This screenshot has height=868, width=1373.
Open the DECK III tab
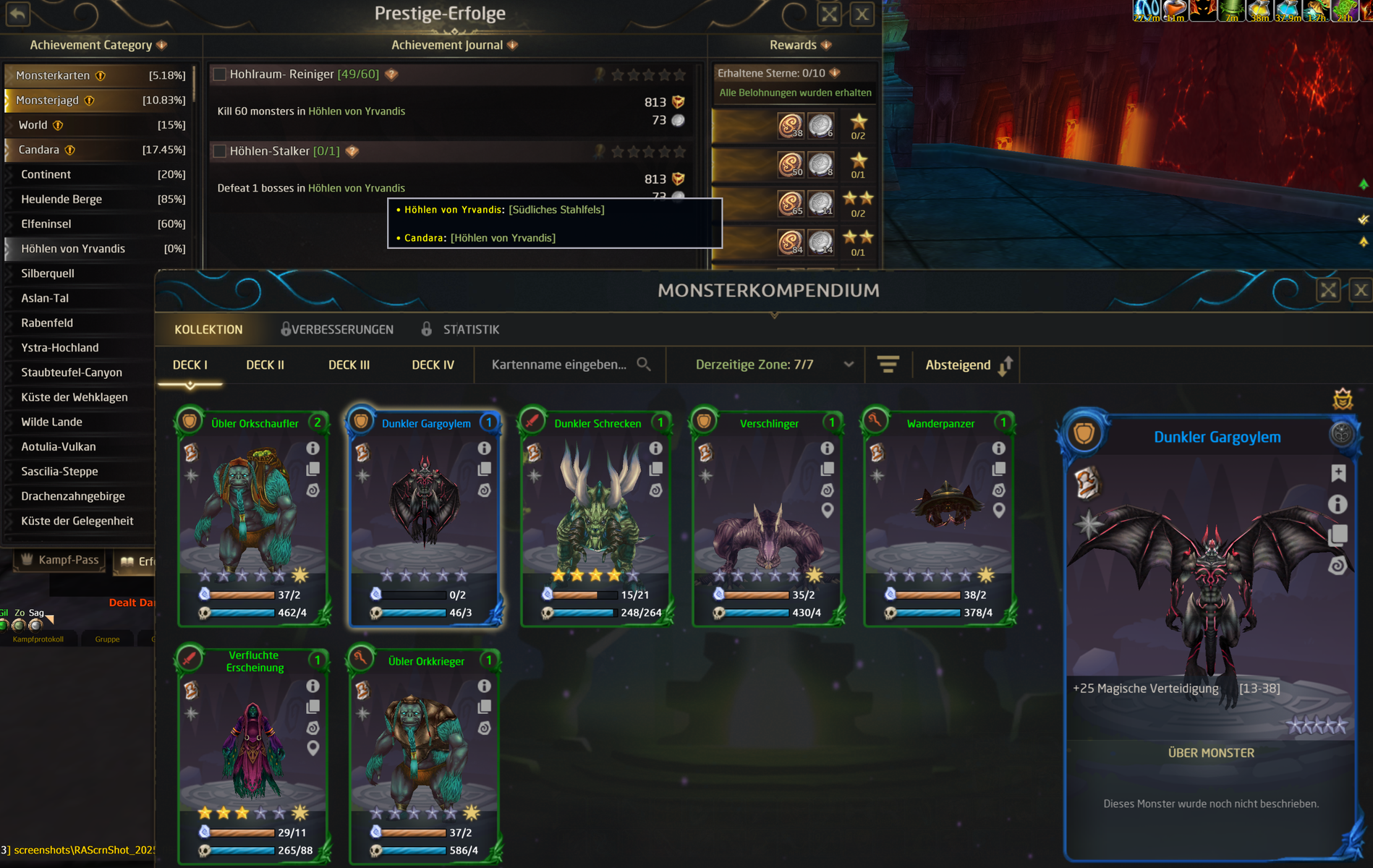[x=349, y=365]
